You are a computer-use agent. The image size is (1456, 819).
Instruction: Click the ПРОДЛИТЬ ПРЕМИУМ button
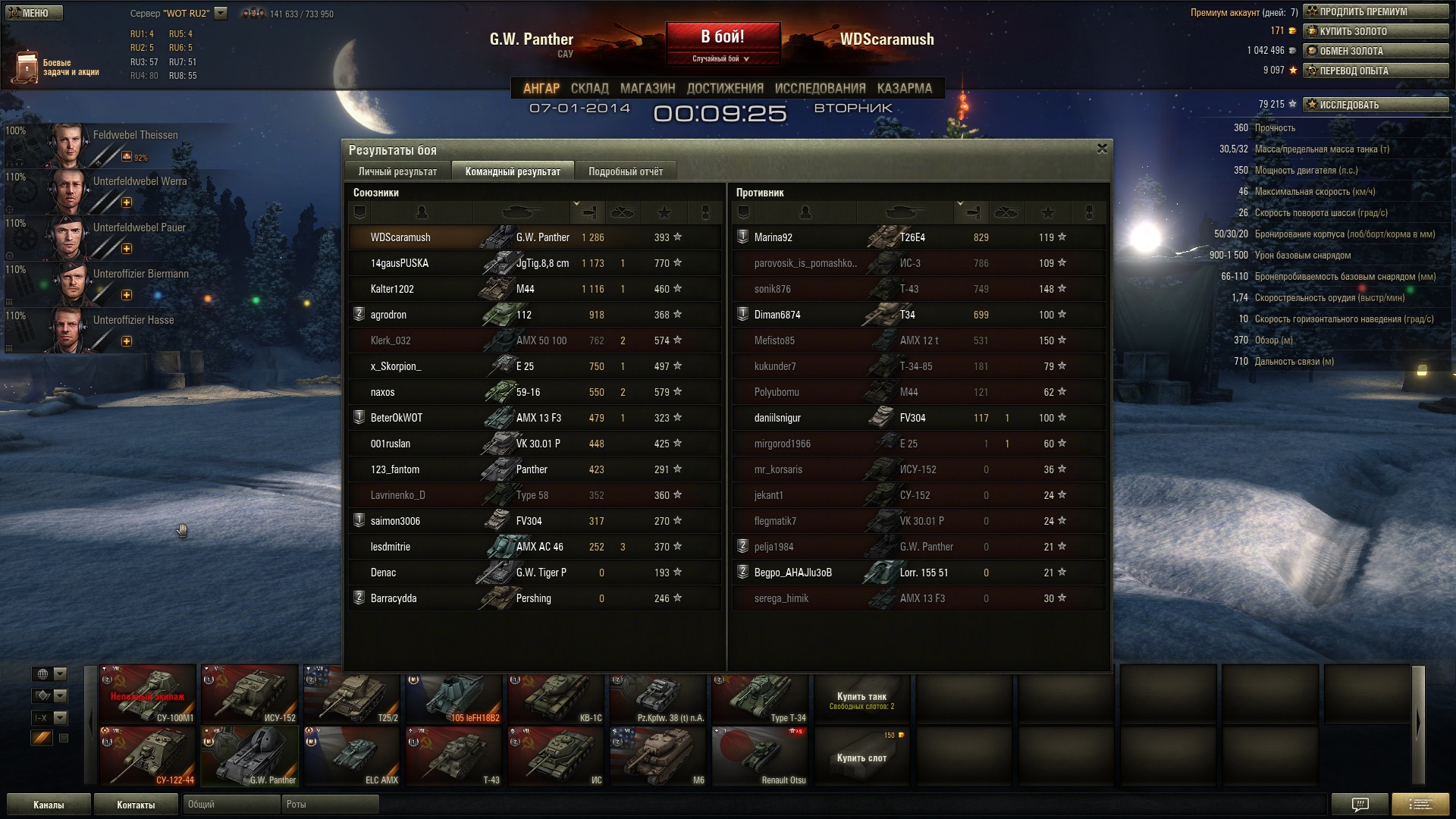pos(1375,11)
